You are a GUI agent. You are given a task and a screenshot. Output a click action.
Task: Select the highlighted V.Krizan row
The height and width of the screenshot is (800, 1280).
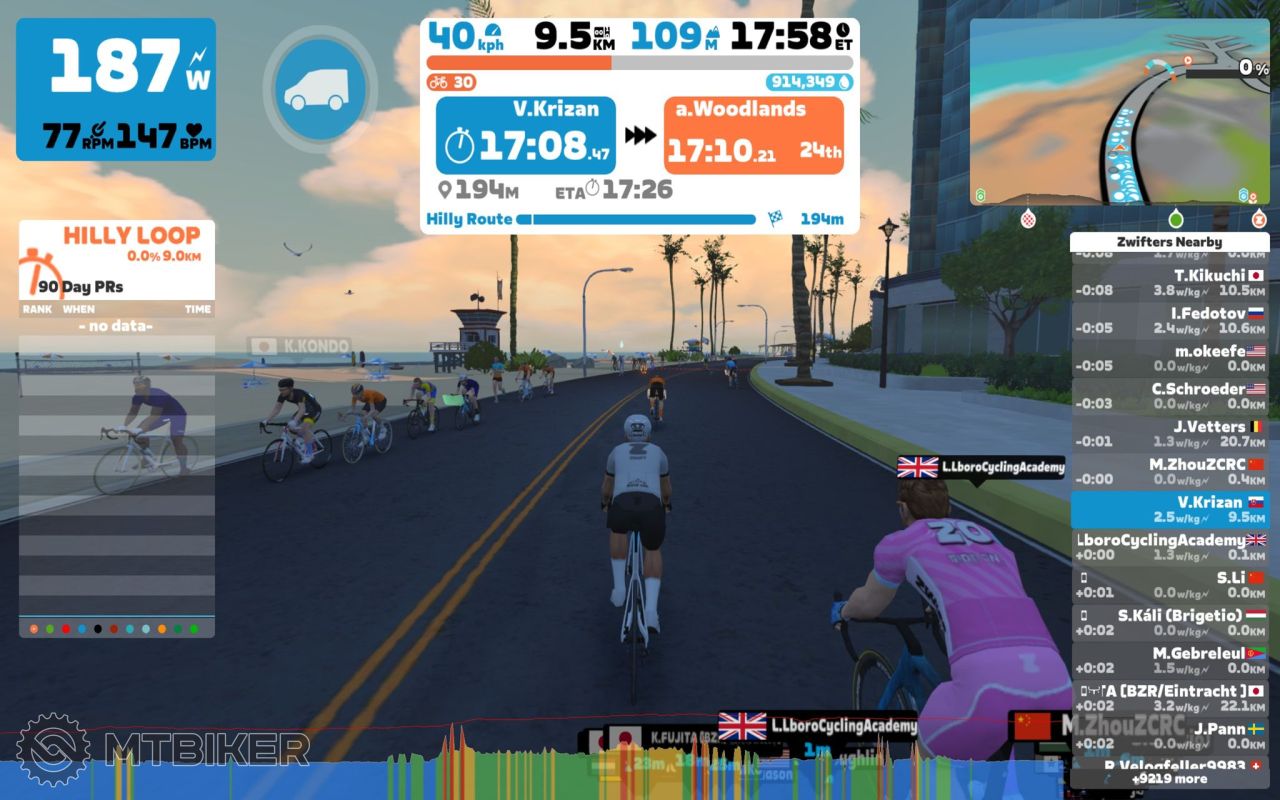(1169, 510)
